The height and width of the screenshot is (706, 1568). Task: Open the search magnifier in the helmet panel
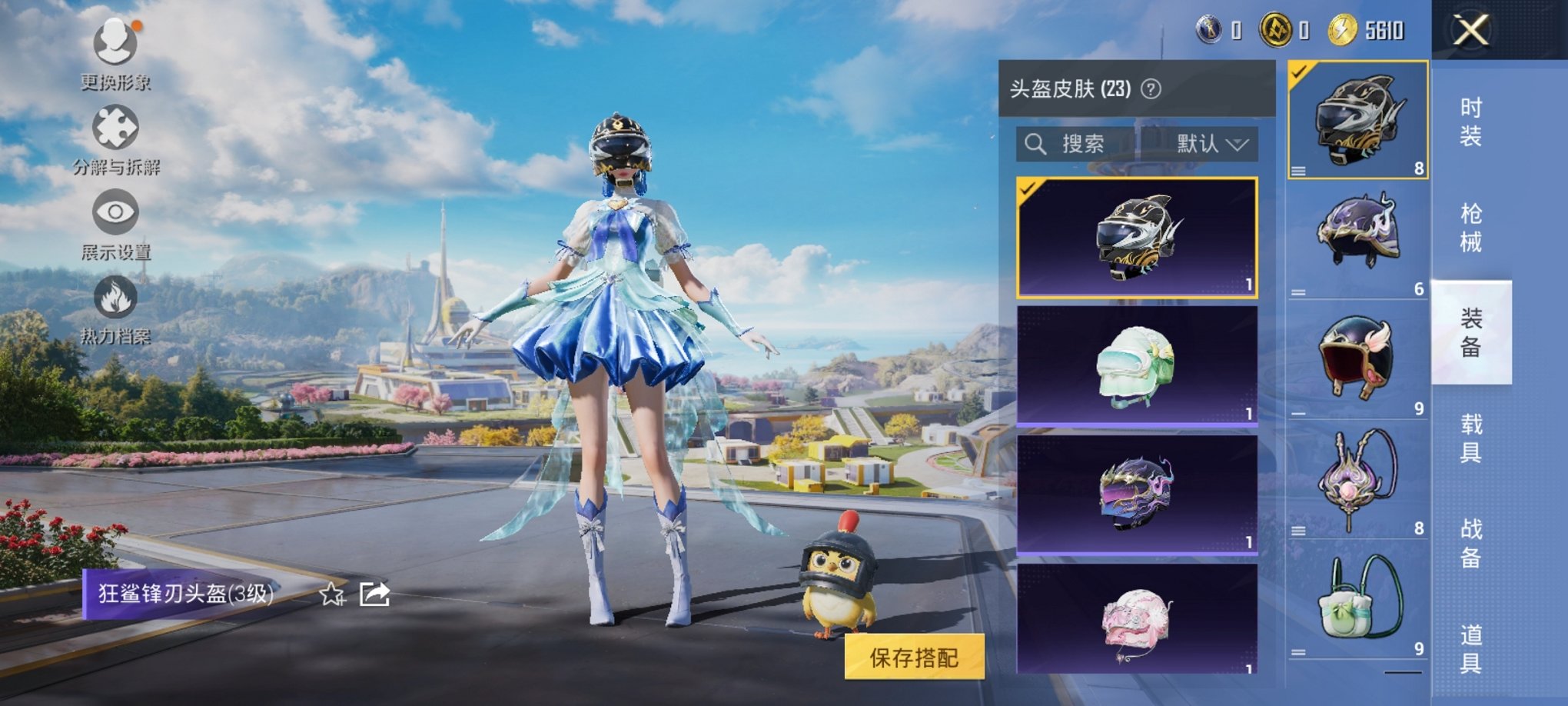pos(1035,144)
